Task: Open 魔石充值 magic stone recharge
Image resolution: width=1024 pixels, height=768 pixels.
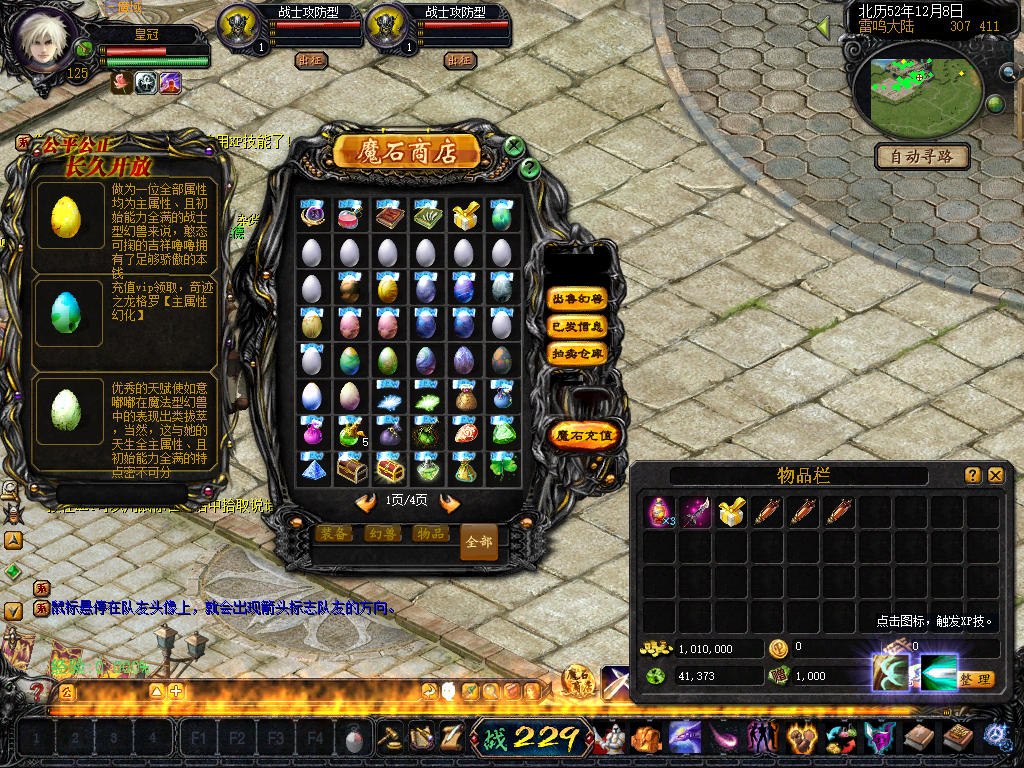Action: click(586, 435)
